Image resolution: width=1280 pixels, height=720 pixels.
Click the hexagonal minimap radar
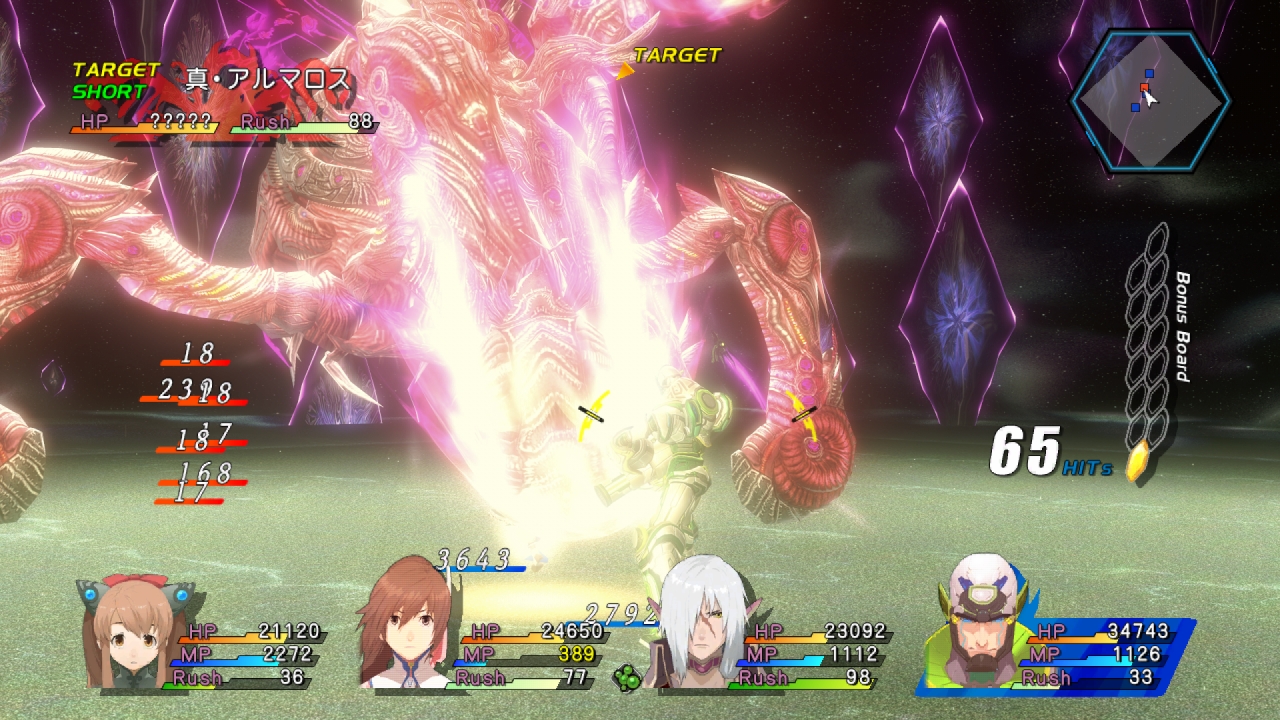click(1149, 99)
